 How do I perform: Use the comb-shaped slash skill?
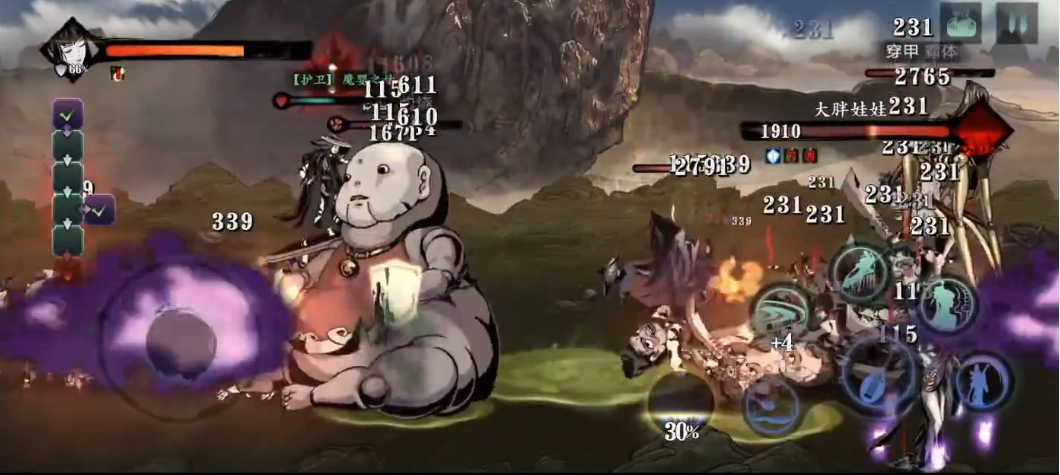pyautogui.click(x=857, y=270)
